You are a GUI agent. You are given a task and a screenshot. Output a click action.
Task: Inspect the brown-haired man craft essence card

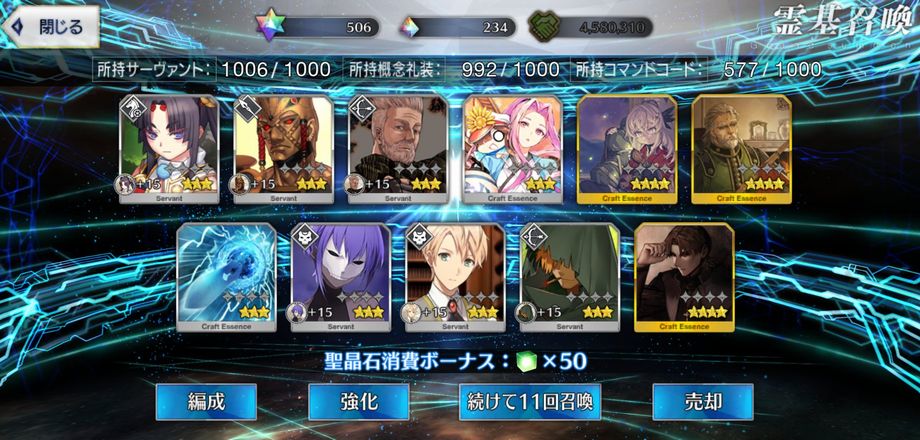[684, 277]
